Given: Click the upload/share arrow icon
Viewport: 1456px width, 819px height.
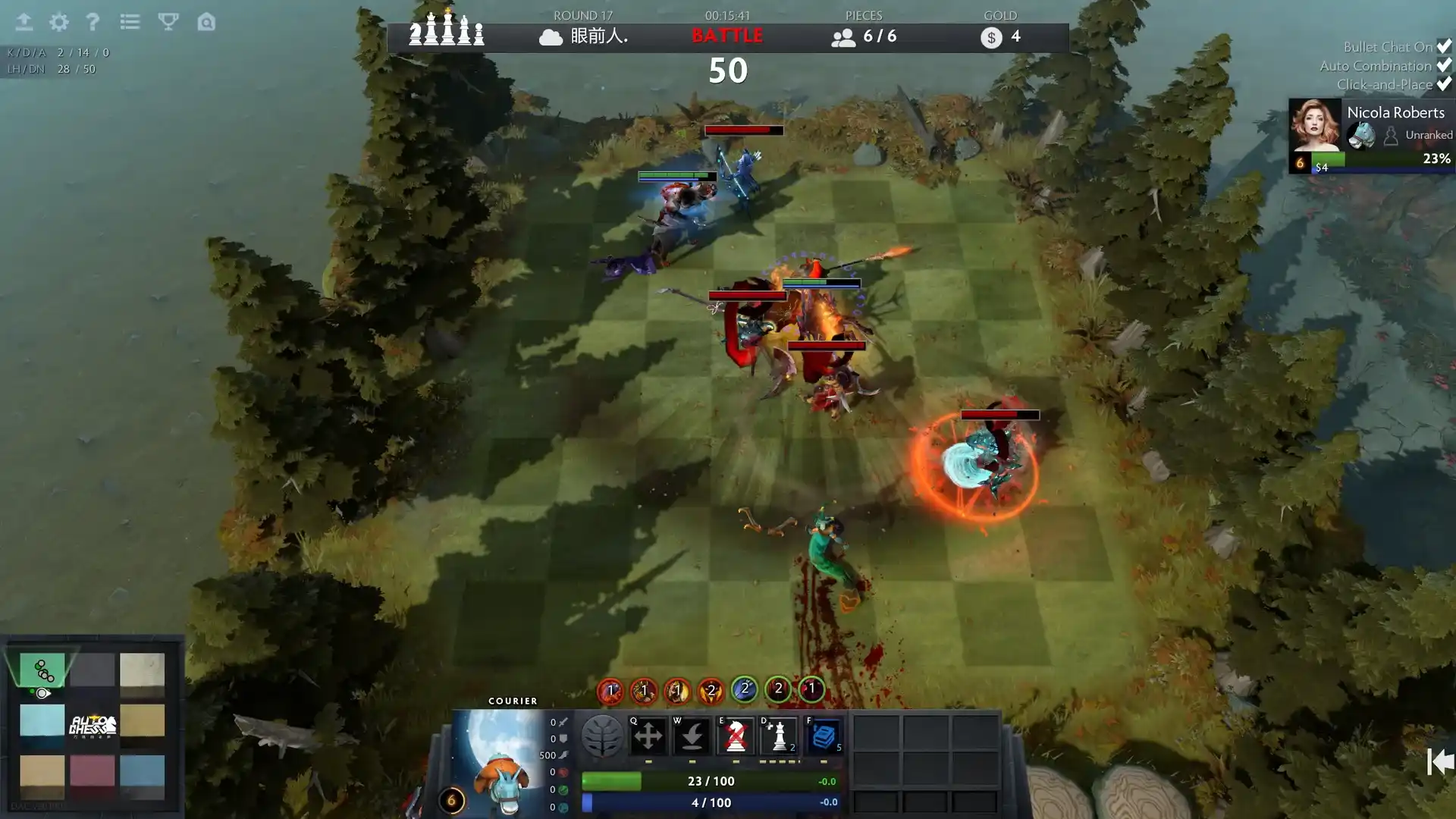Looking at the screenshot, I should point(24,23).
